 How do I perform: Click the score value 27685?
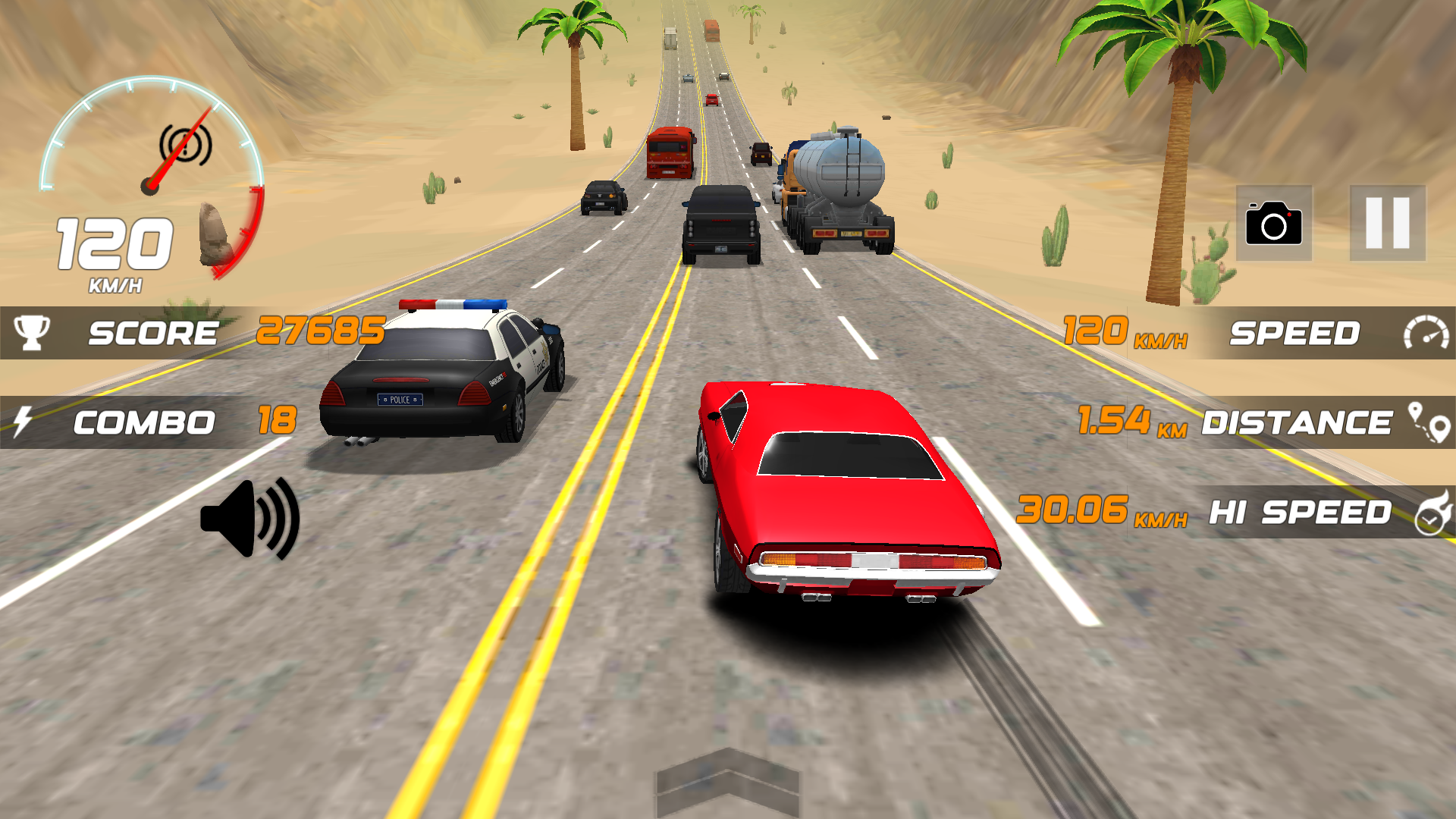click(322, 331)
